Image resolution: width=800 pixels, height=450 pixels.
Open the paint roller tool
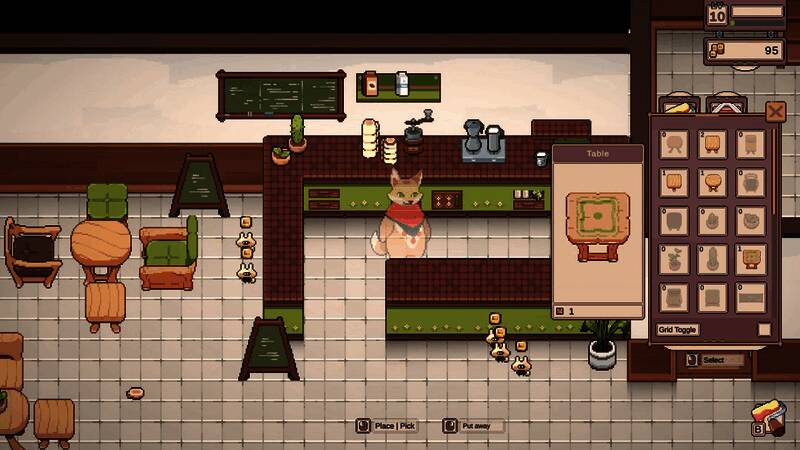click(x=771, y=416)
